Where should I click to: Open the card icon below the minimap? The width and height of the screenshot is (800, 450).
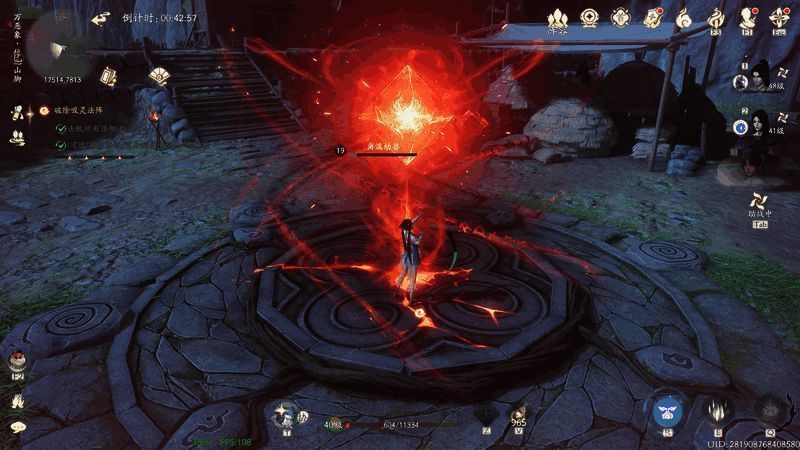point(107,76)
